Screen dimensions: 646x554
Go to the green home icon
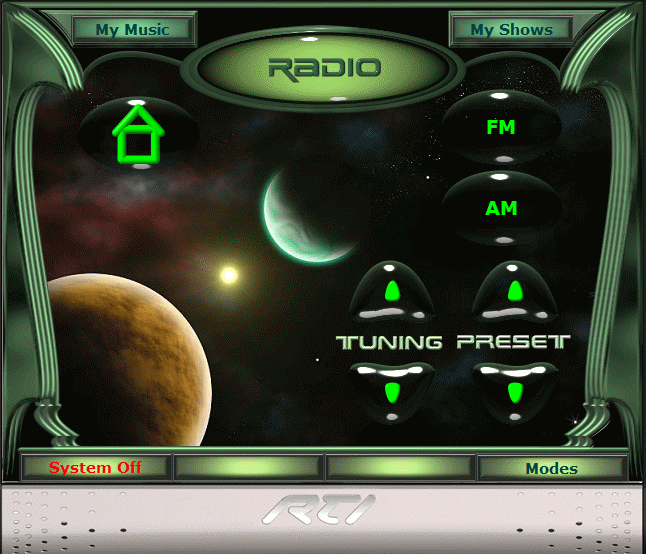[139, 135]
